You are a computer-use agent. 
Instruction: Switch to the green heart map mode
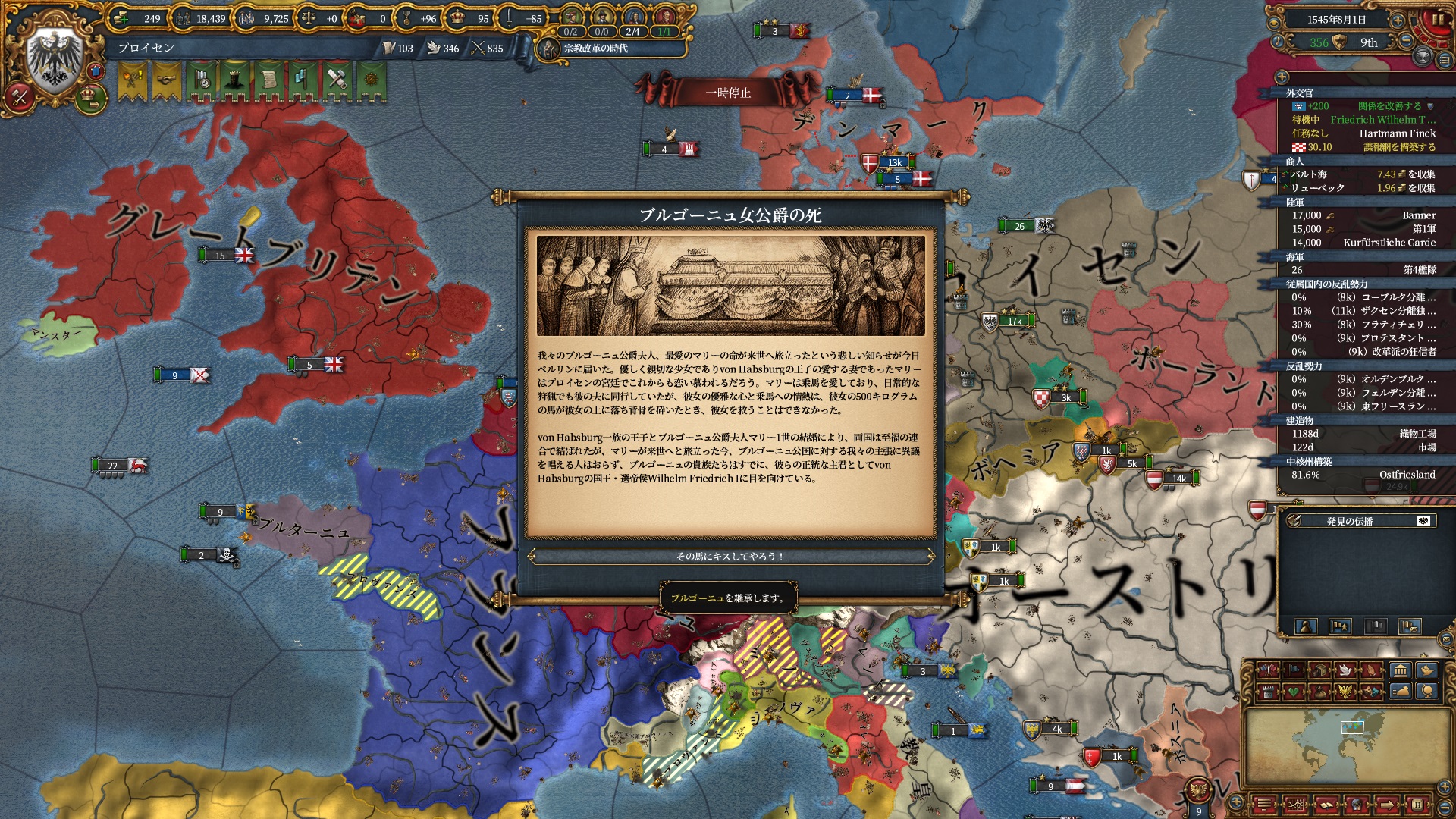point(1294,692)
